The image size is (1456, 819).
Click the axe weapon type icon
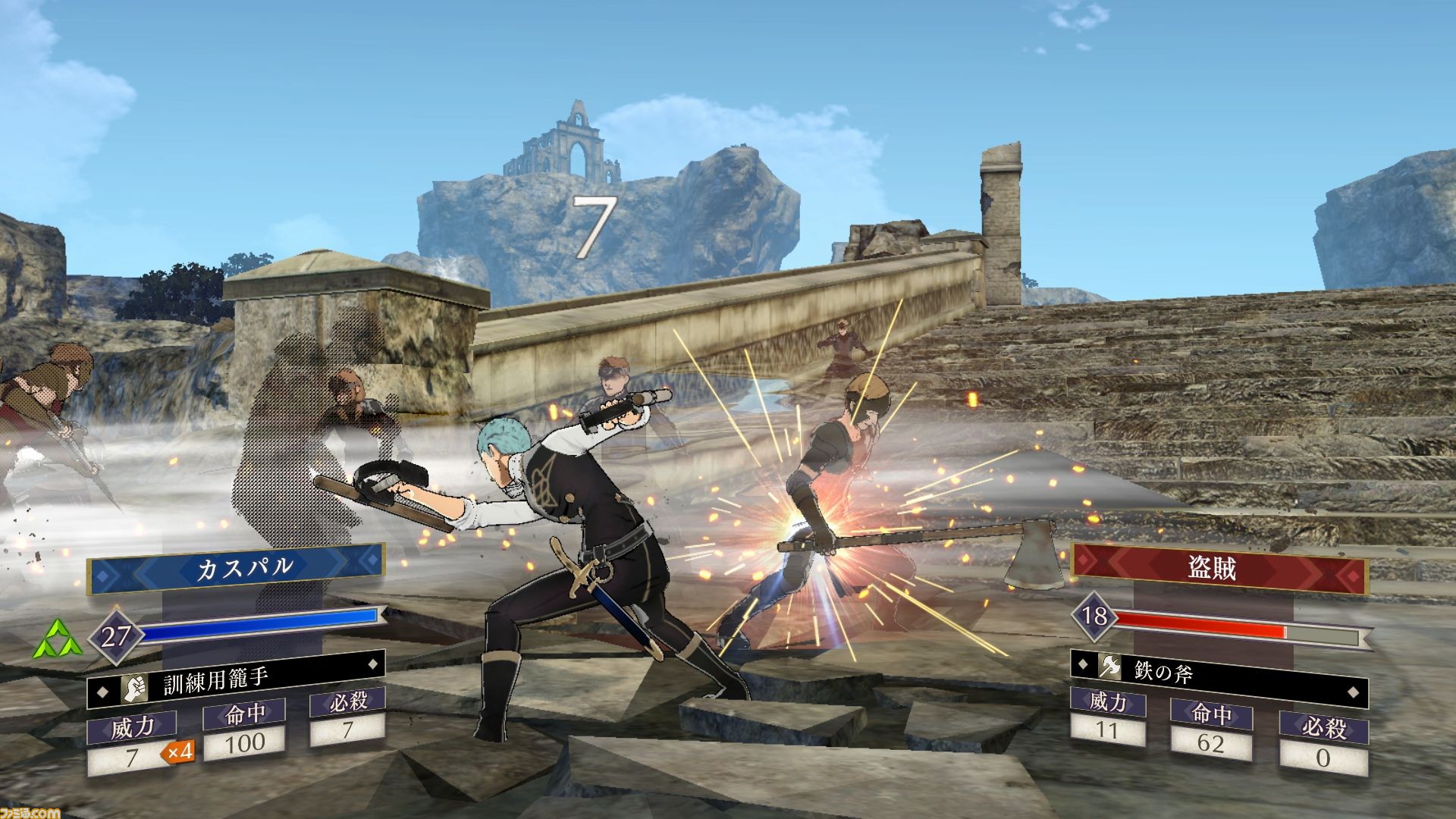(1109, 666)
